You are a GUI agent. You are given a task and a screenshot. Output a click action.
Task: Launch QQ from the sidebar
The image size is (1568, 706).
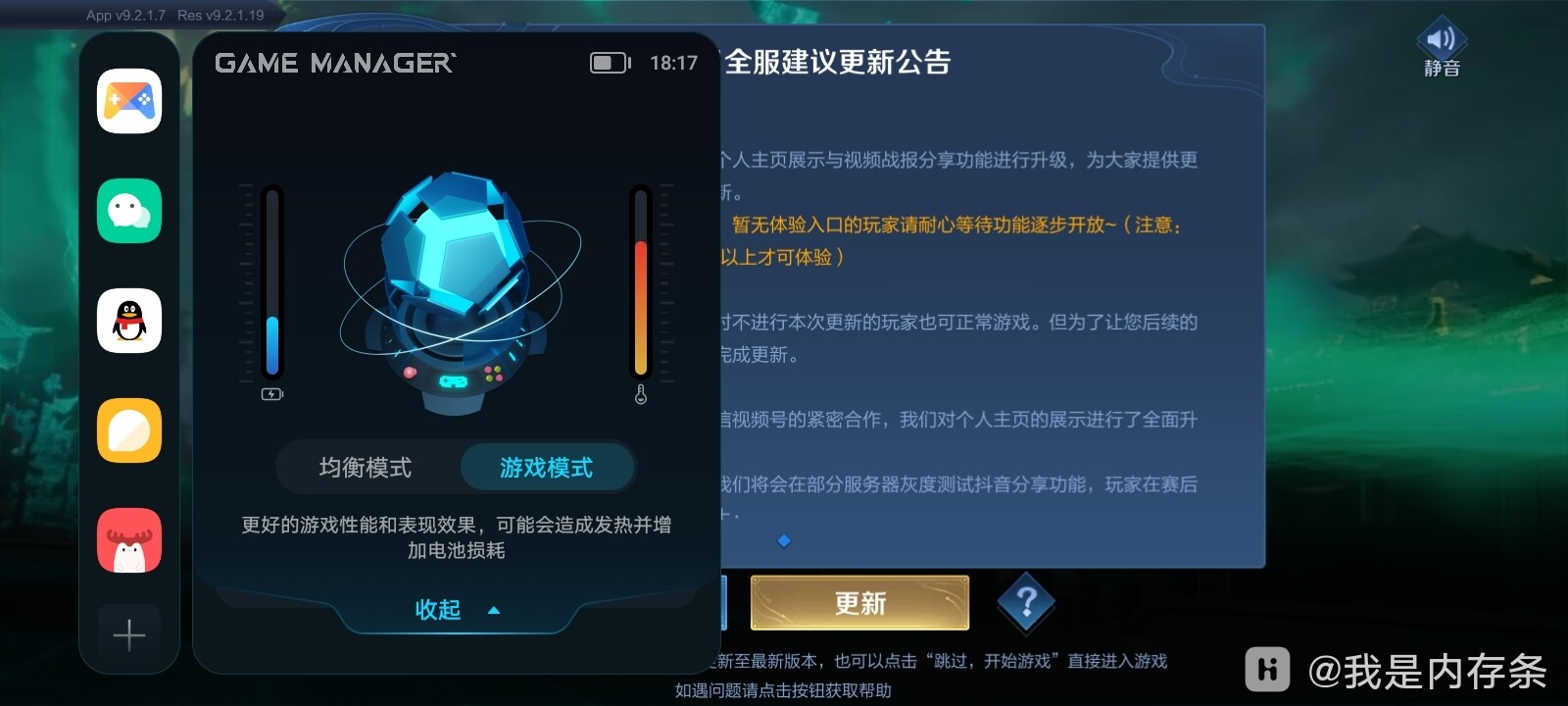[128, 321]
